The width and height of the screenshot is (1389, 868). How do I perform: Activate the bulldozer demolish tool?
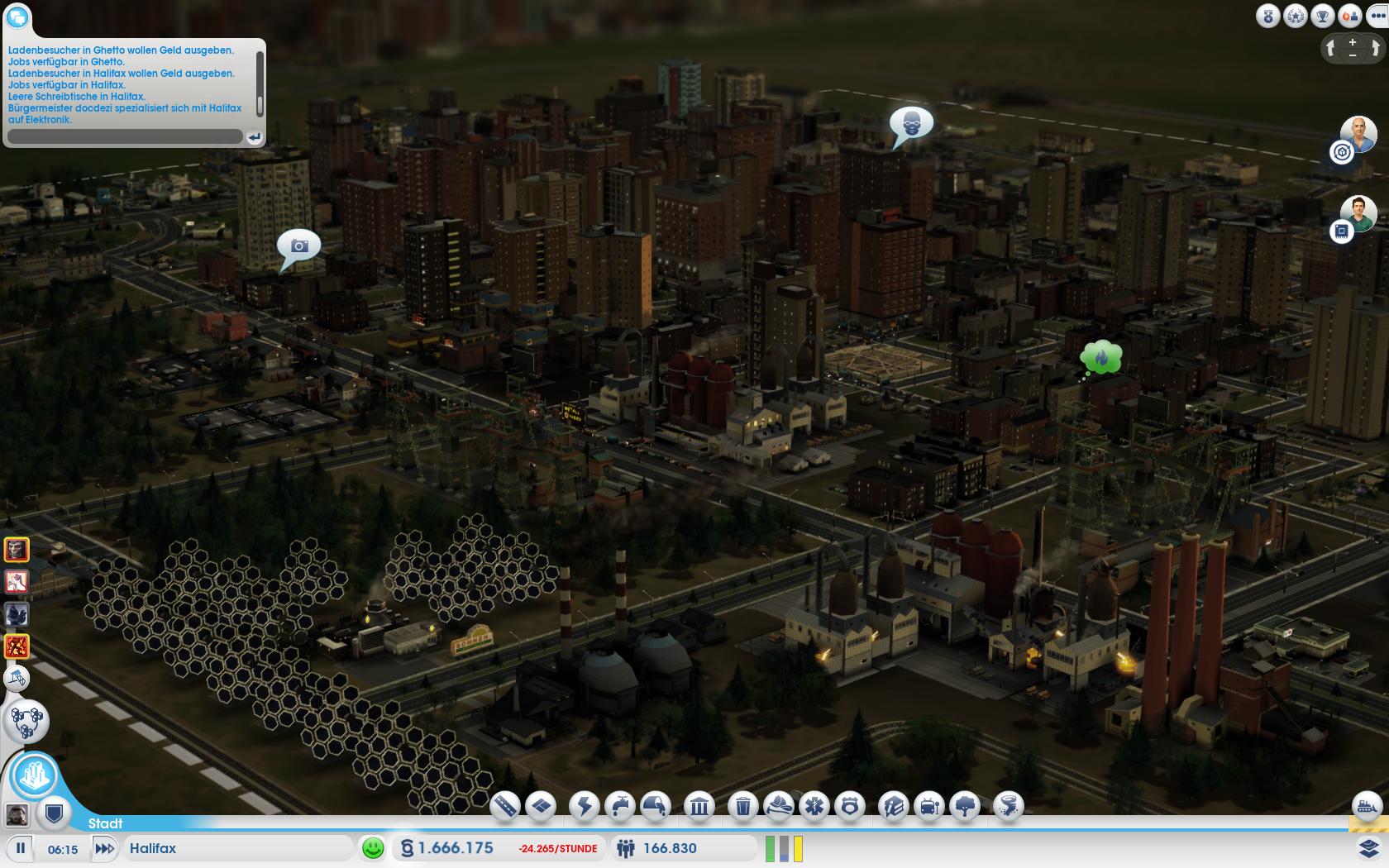tap(1367, 805)
